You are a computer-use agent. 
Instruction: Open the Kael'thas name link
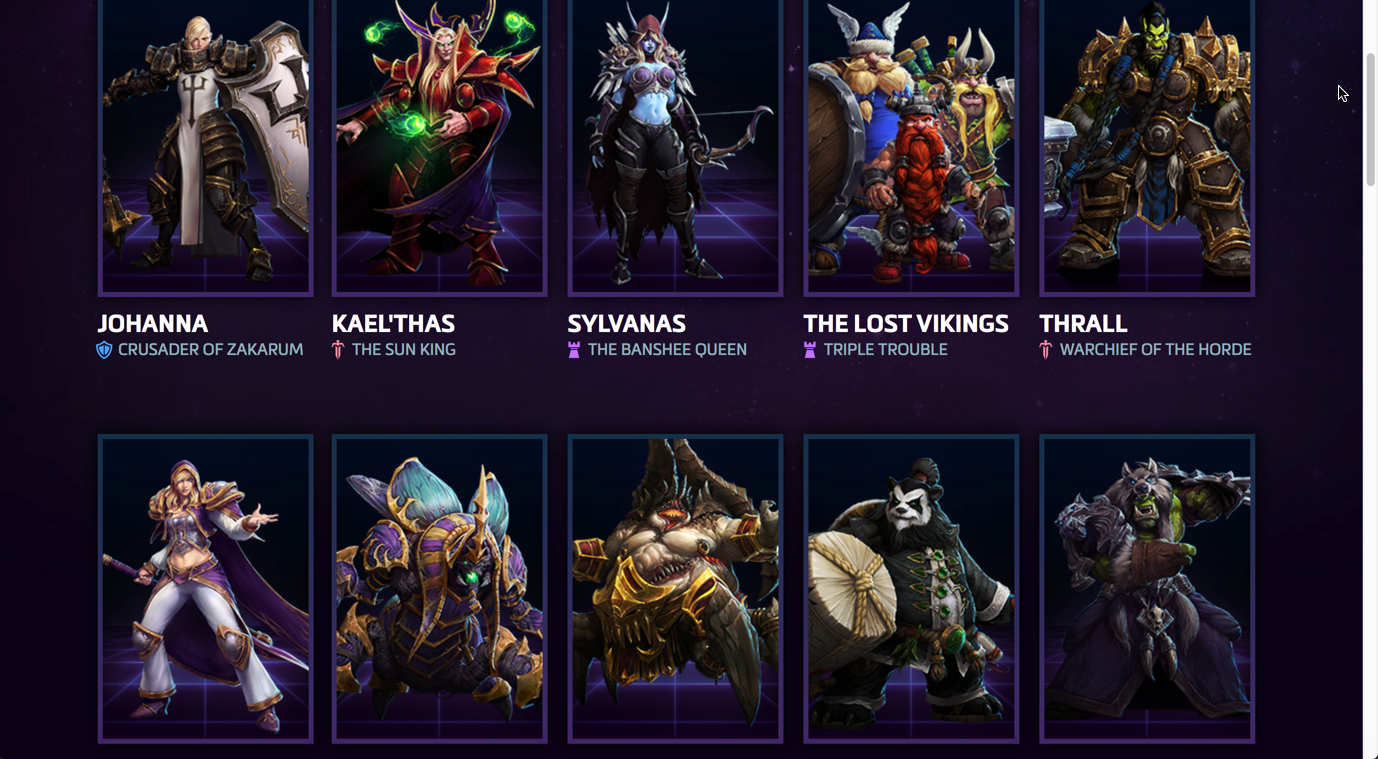(393, 324)
